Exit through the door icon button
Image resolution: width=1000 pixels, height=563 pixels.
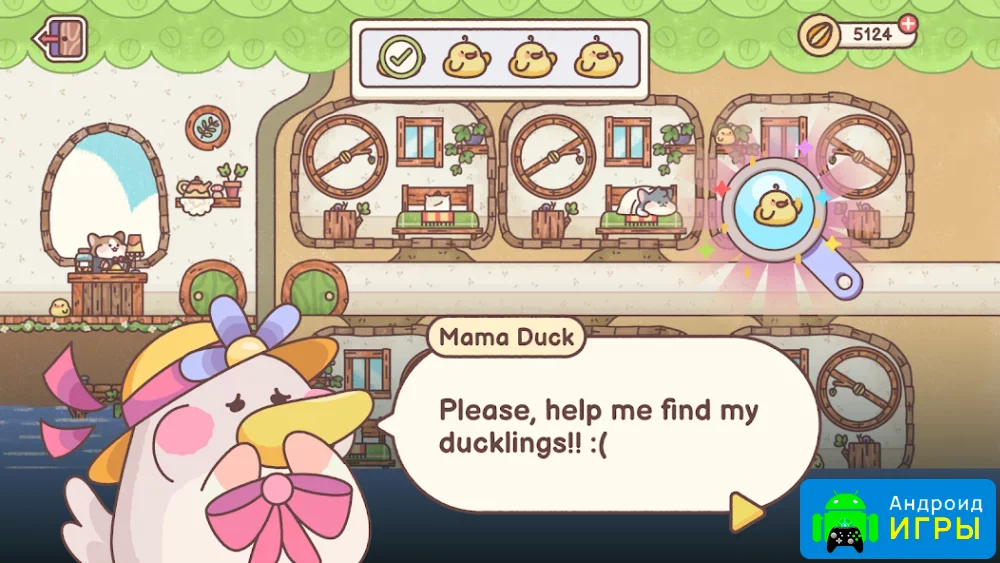pyautogui.click(x=61, y=39)
